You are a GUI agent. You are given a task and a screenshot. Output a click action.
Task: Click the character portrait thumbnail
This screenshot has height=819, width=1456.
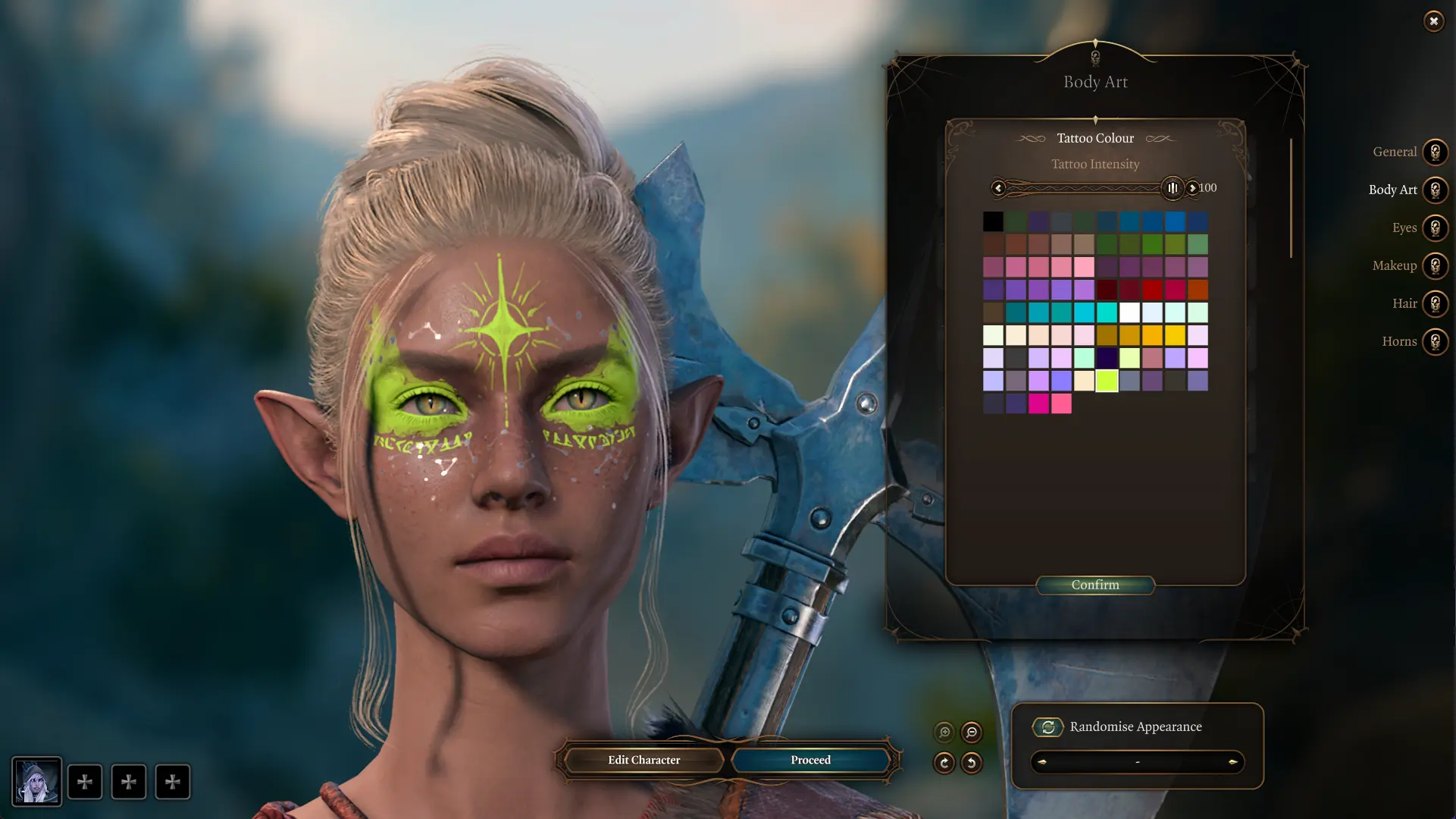pyautogui.click(x=36, y=782)
